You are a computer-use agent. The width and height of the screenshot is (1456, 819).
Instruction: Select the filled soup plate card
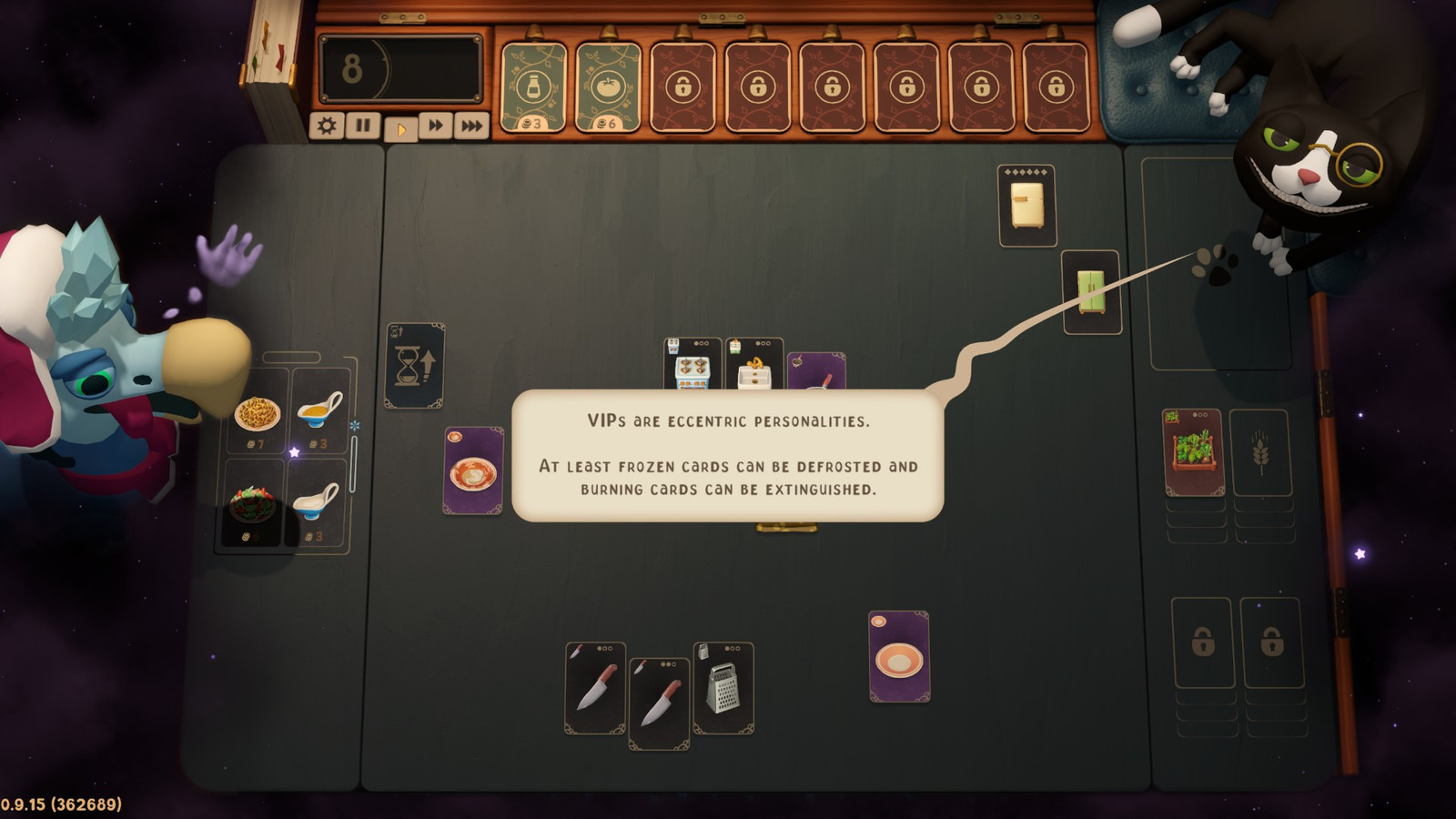click(x=473, y=471)
